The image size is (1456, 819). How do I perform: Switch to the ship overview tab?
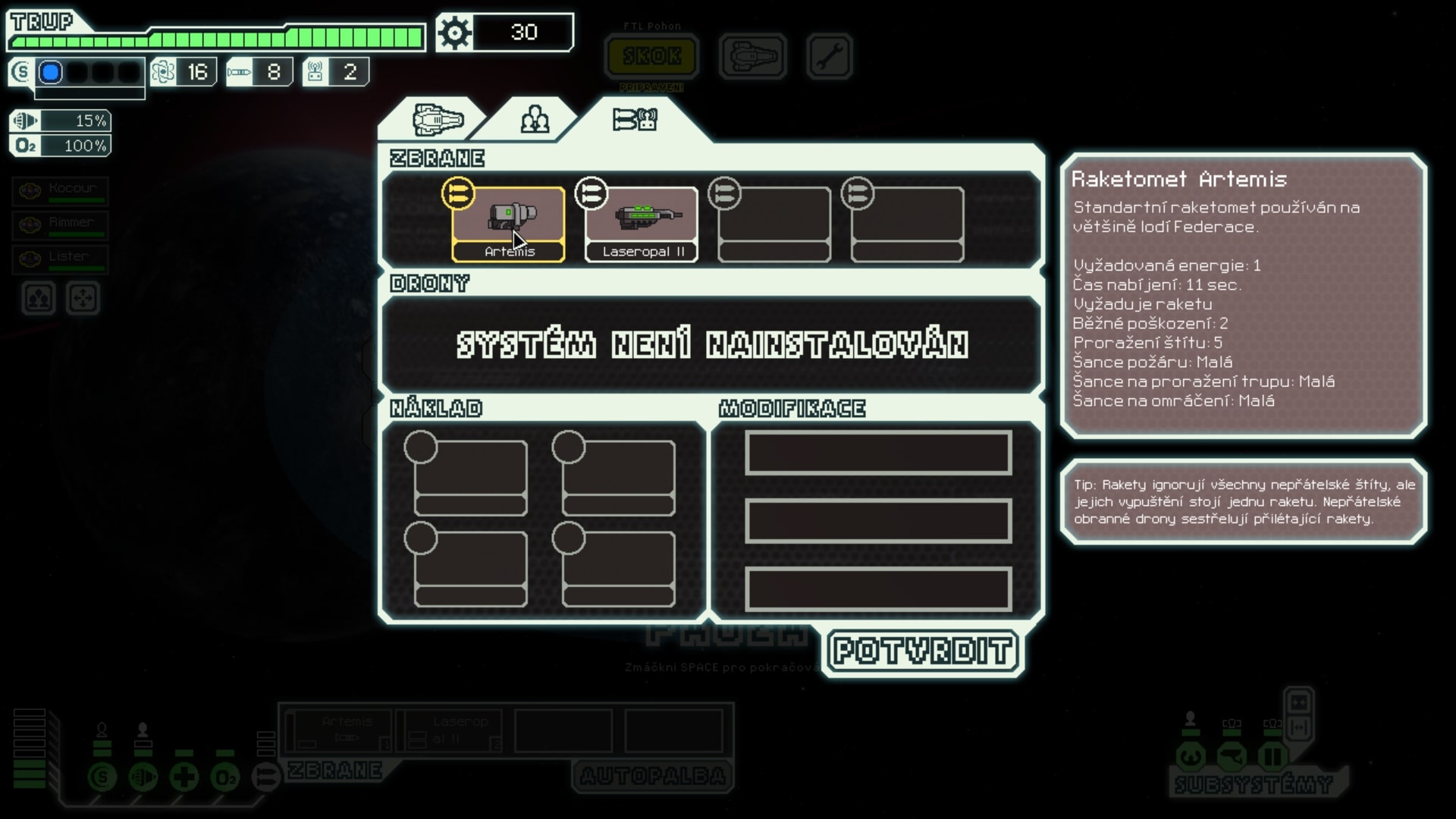[x=438, y=119]
